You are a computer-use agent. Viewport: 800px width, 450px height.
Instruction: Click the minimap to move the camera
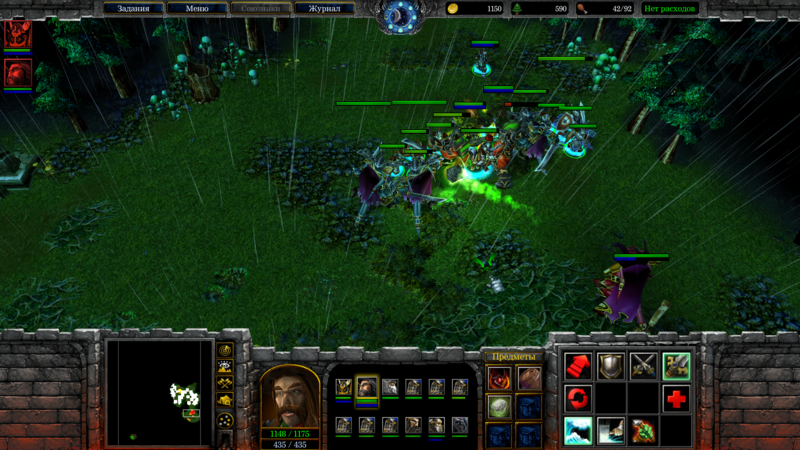coord(160,391)
